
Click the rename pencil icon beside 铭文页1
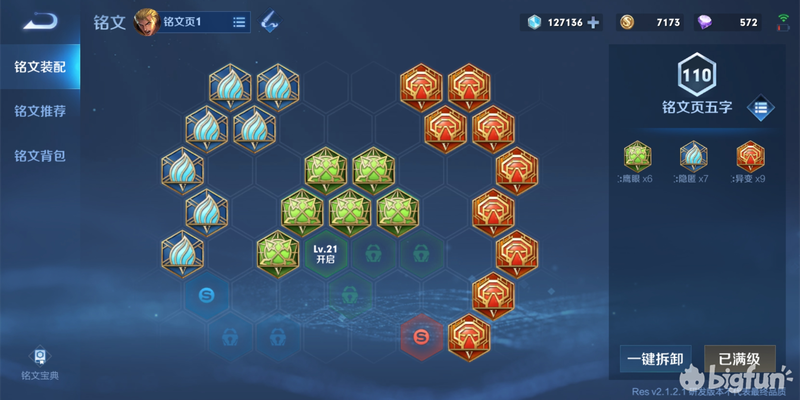(x=270, y=21)
